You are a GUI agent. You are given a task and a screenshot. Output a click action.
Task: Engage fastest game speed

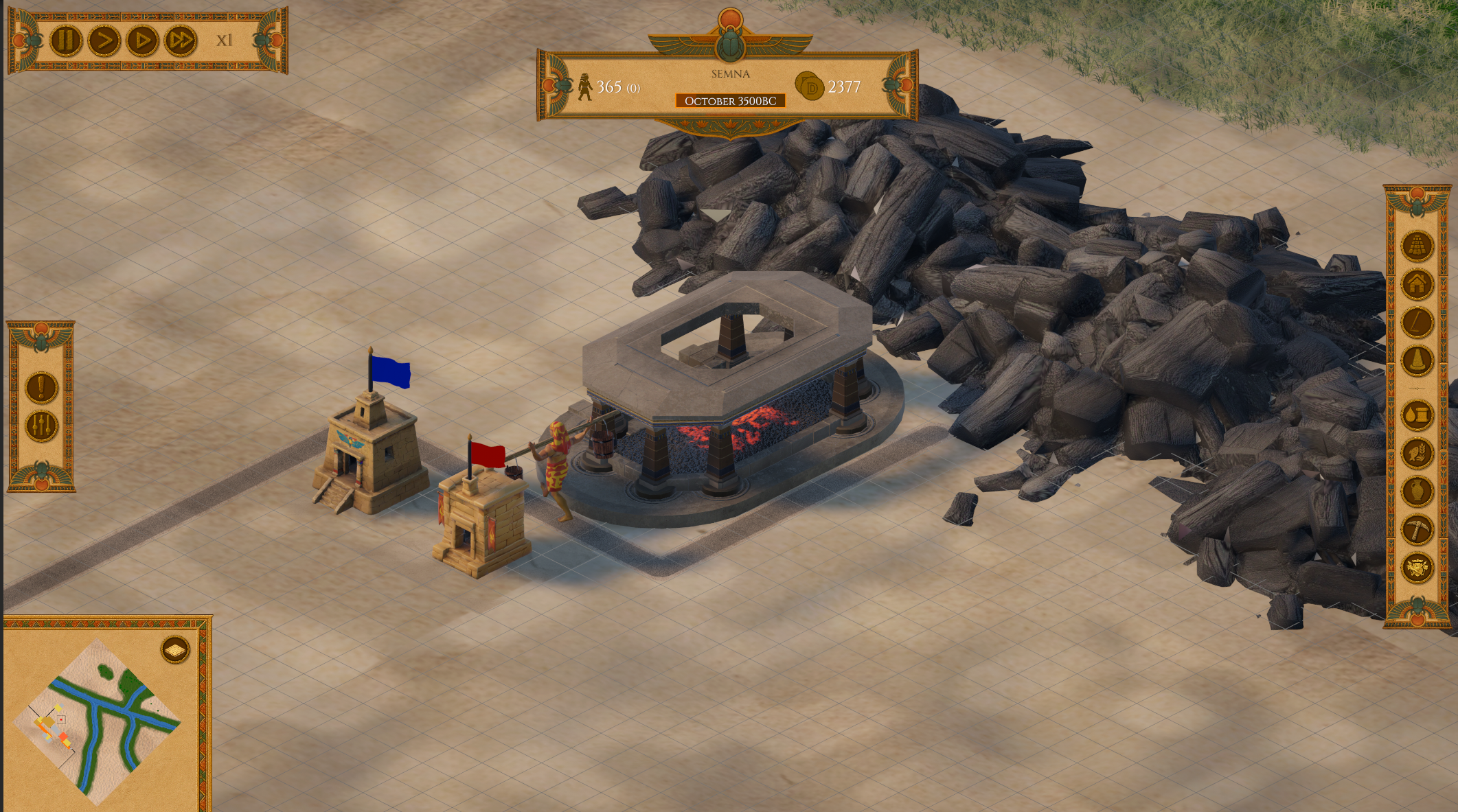click(x=180, y=39)
